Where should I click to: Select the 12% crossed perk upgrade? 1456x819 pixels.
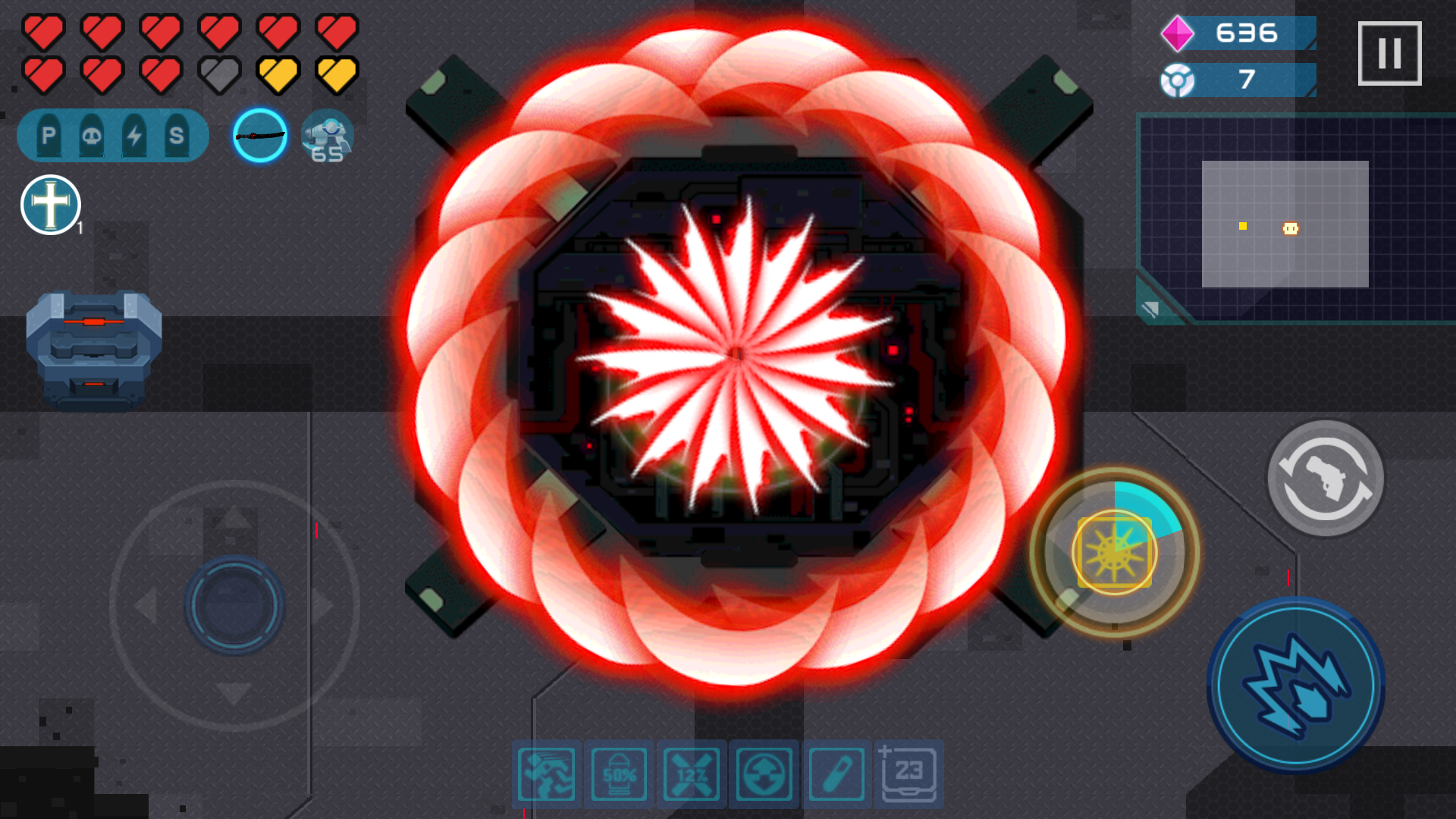691,773
